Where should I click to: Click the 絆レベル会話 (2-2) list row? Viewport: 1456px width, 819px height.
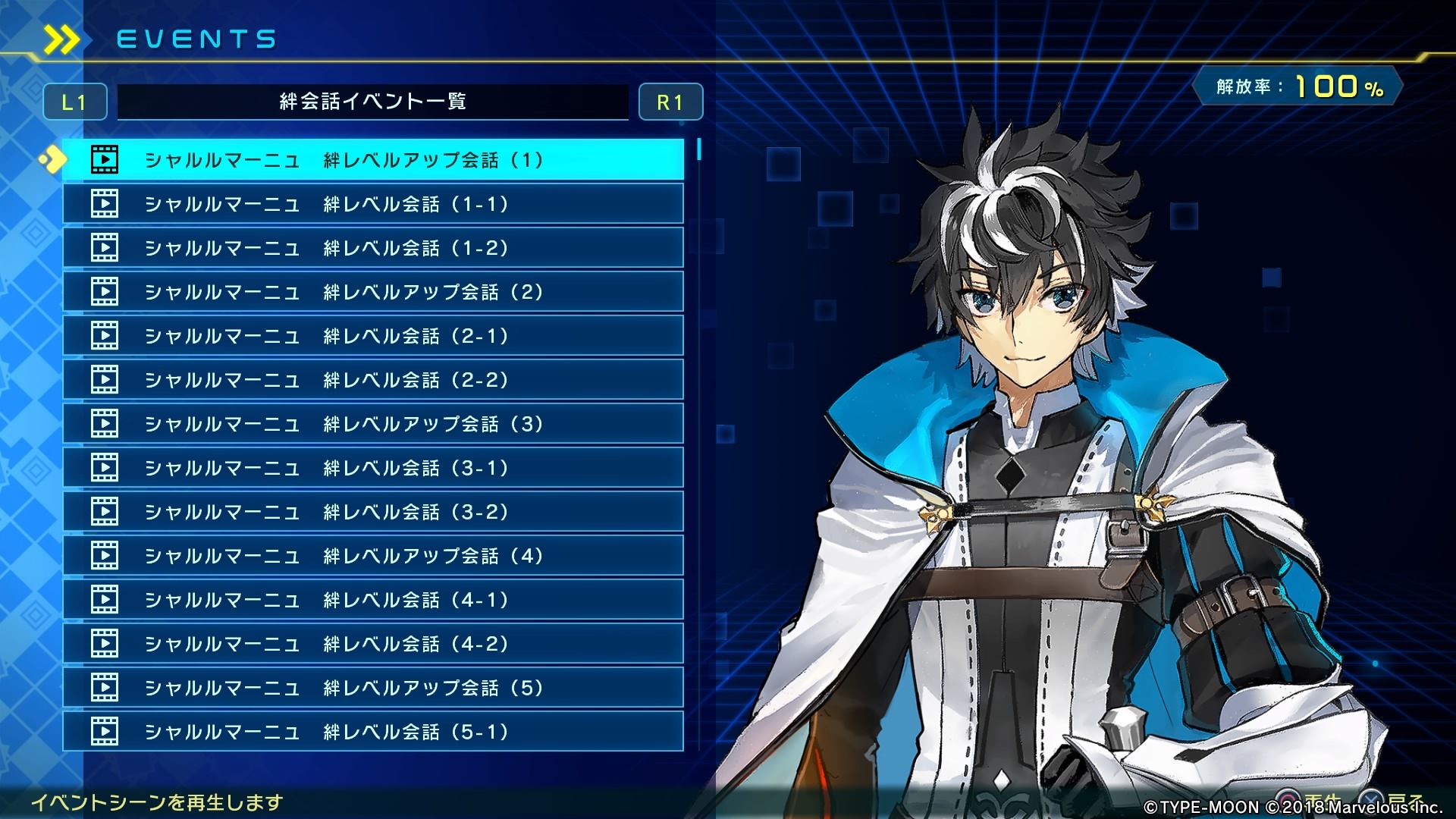click(x=372, y=380)
